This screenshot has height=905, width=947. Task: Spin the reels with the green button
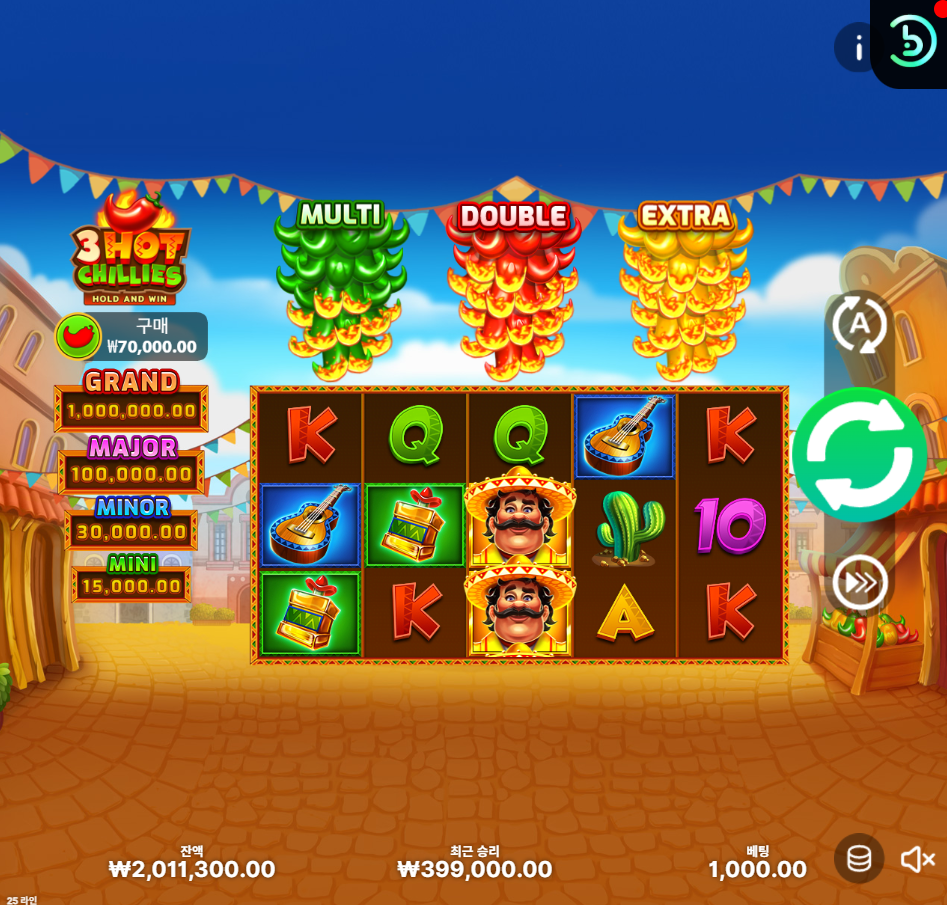click(860, 455)
